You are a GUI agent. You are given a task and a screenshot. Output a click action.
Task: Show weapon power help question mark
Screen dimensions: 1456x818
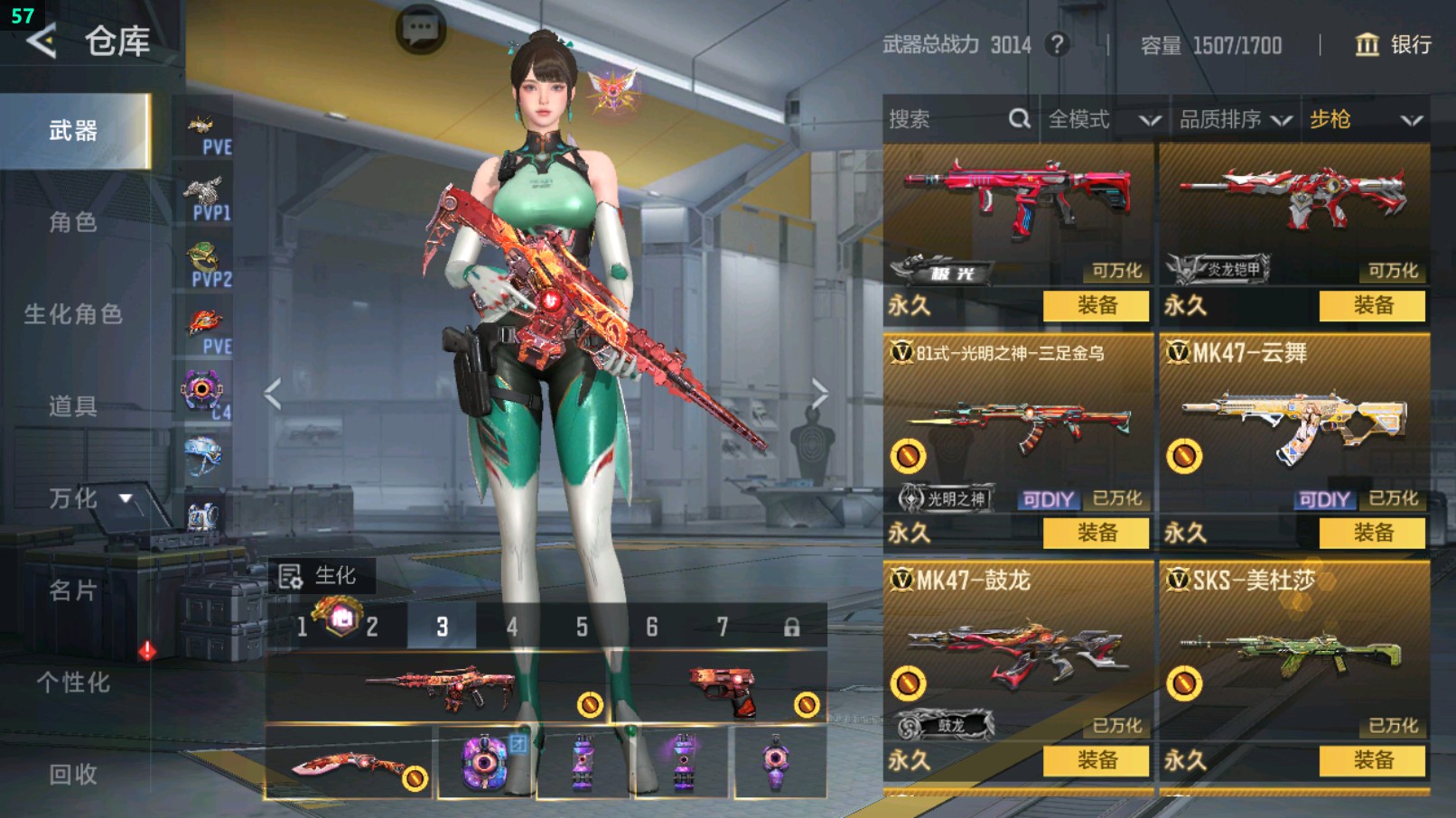(x=1057, y=44)
